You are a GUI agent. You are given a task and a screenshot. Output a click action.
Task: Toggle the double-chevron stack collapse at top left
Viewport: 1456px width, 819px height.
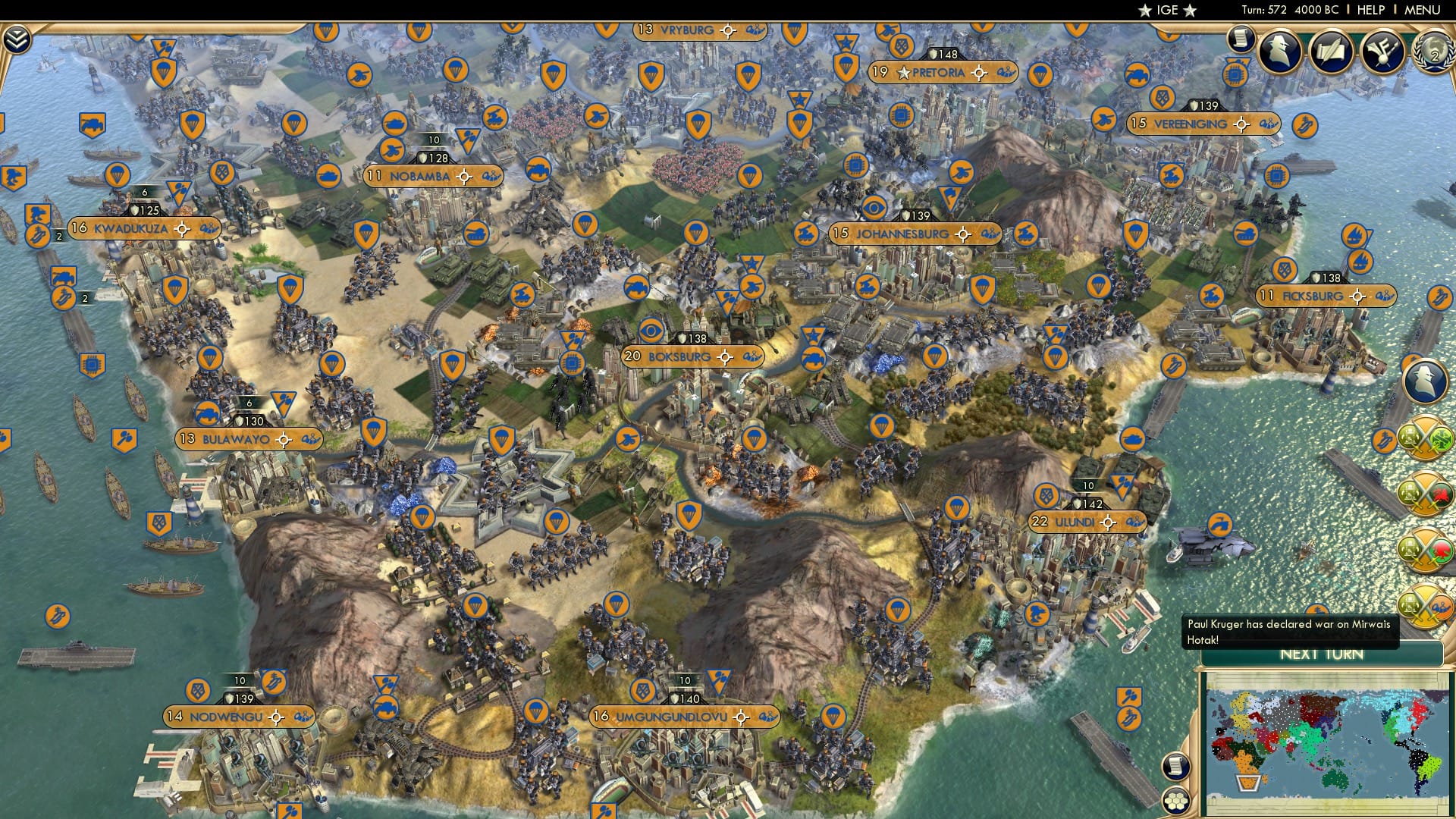tap(17, 38)
